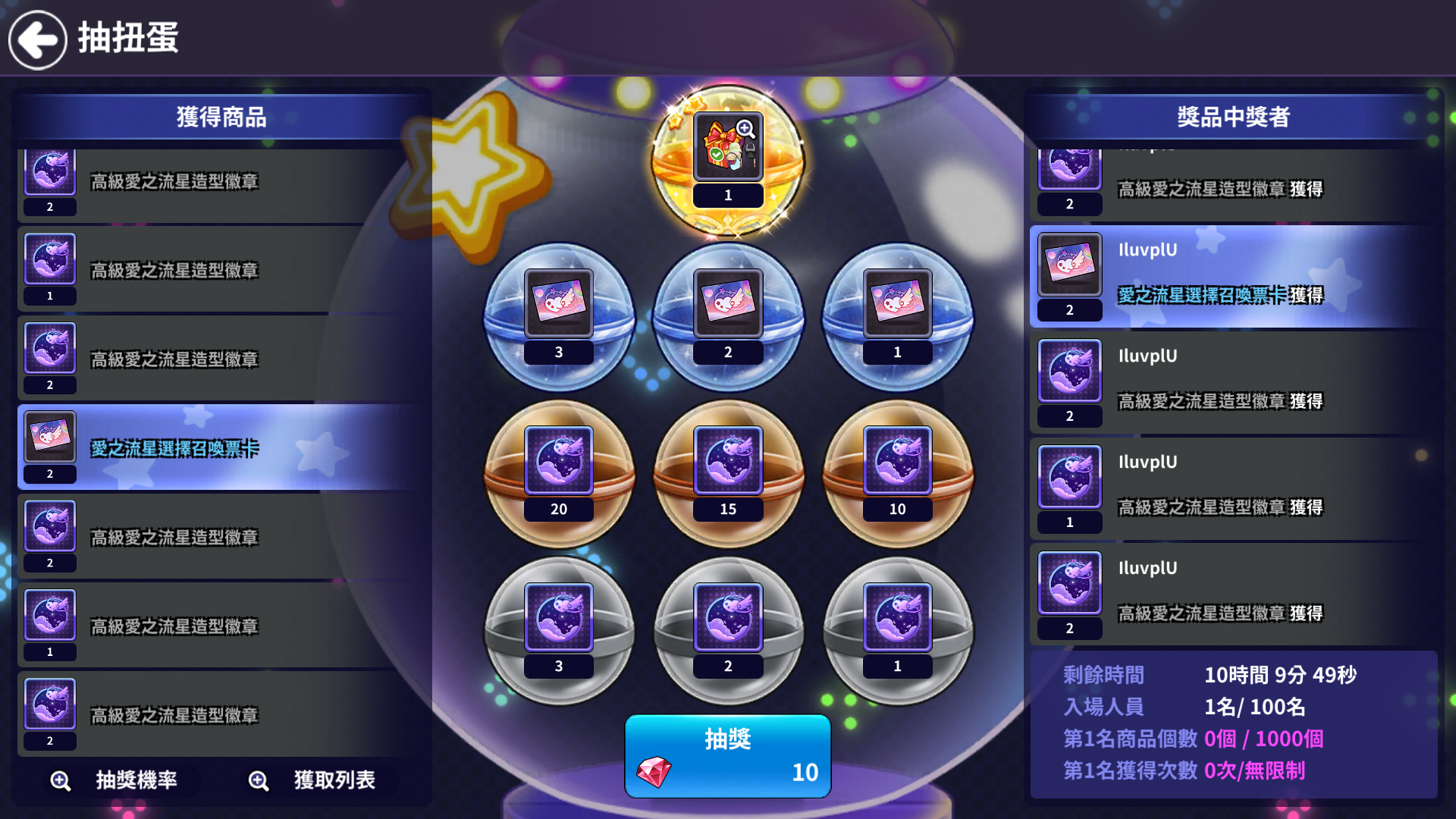Pick the silver capsule with count 1
1456x819 pixels.
click(897, 630)
